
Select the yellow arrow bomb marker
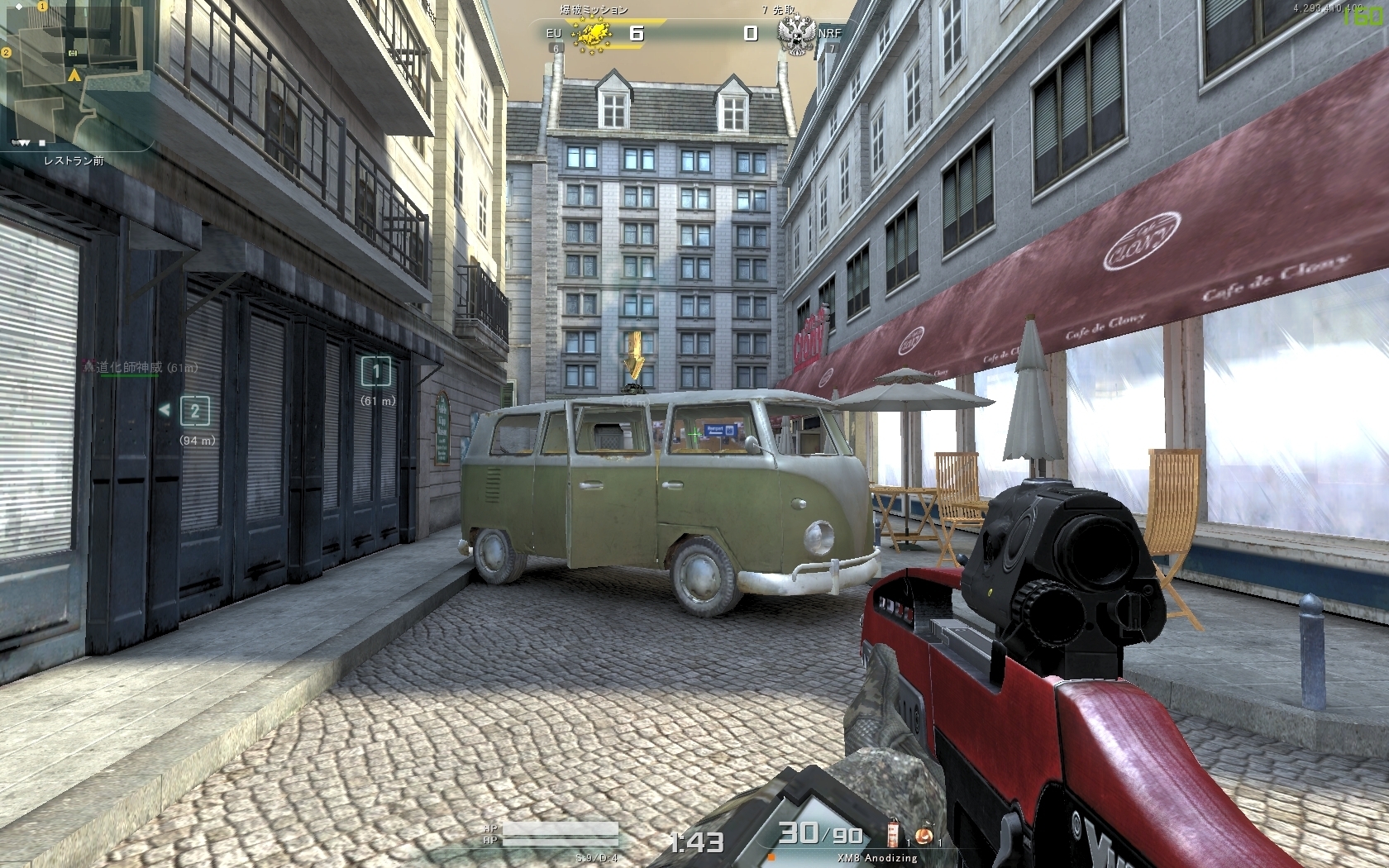click(x=635, y=355)
